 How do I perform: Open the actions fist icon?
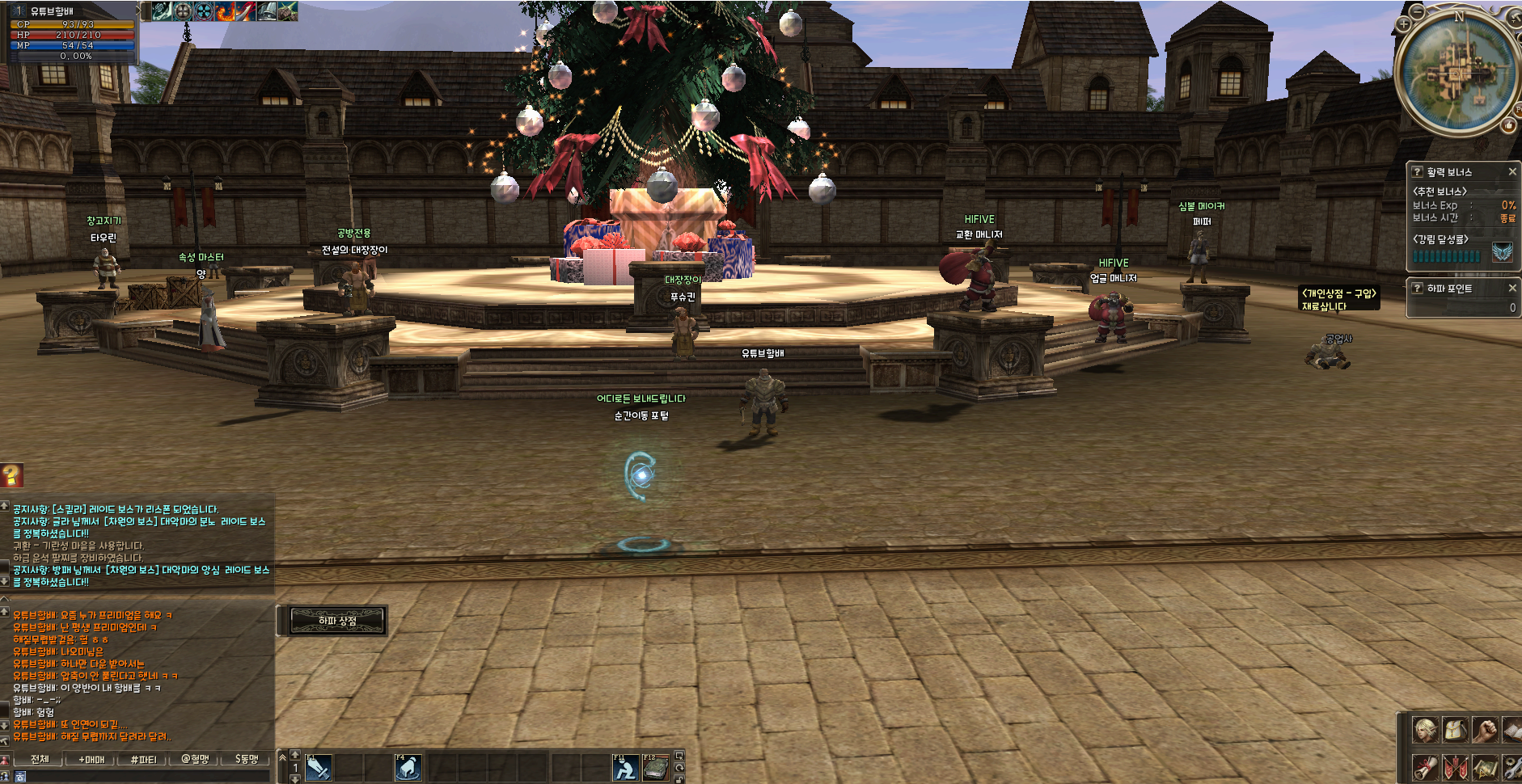pos(1485,730)
